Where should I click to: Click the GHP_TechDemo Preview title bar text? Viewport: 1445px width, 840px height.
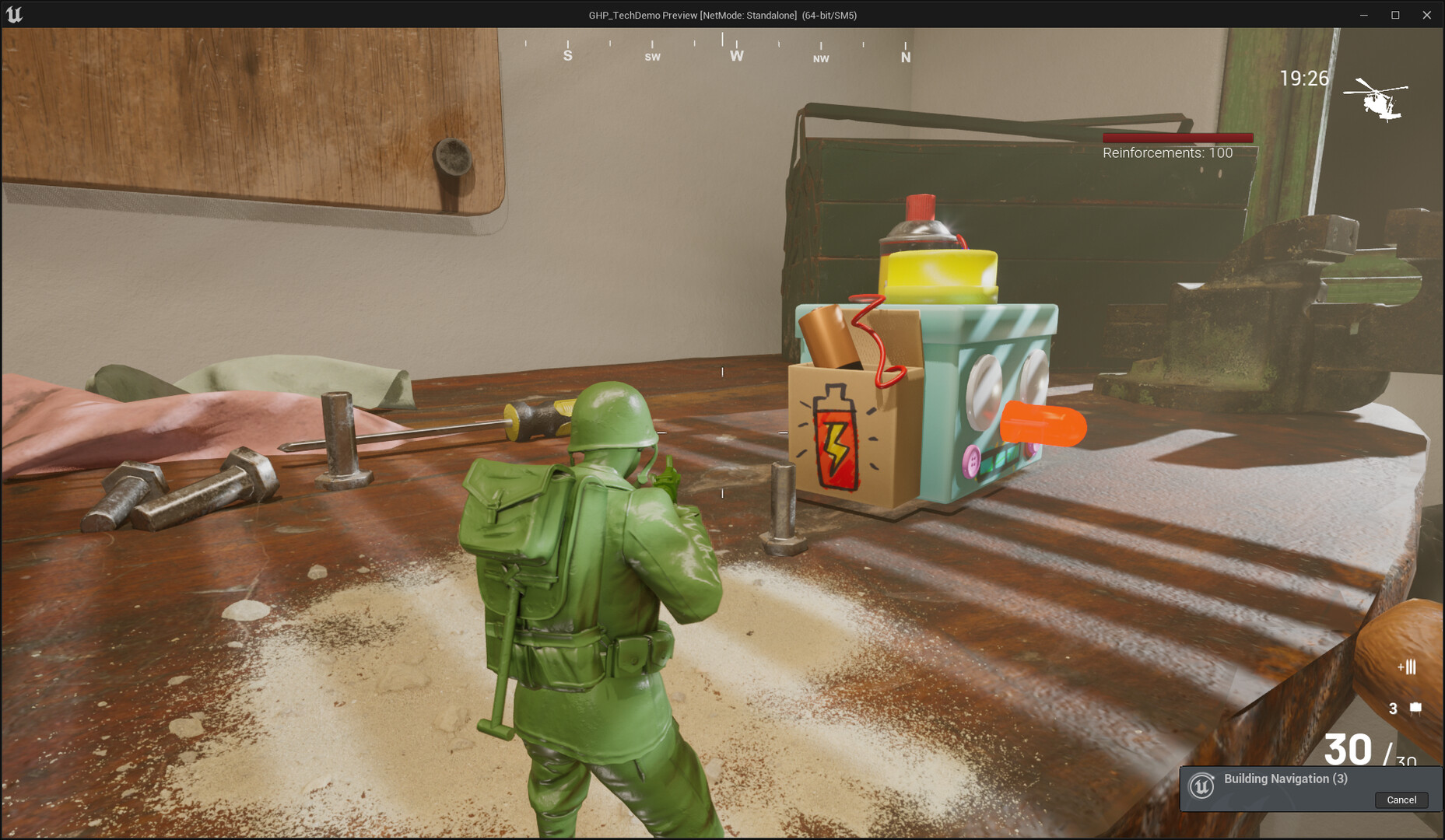coord(722,14)
